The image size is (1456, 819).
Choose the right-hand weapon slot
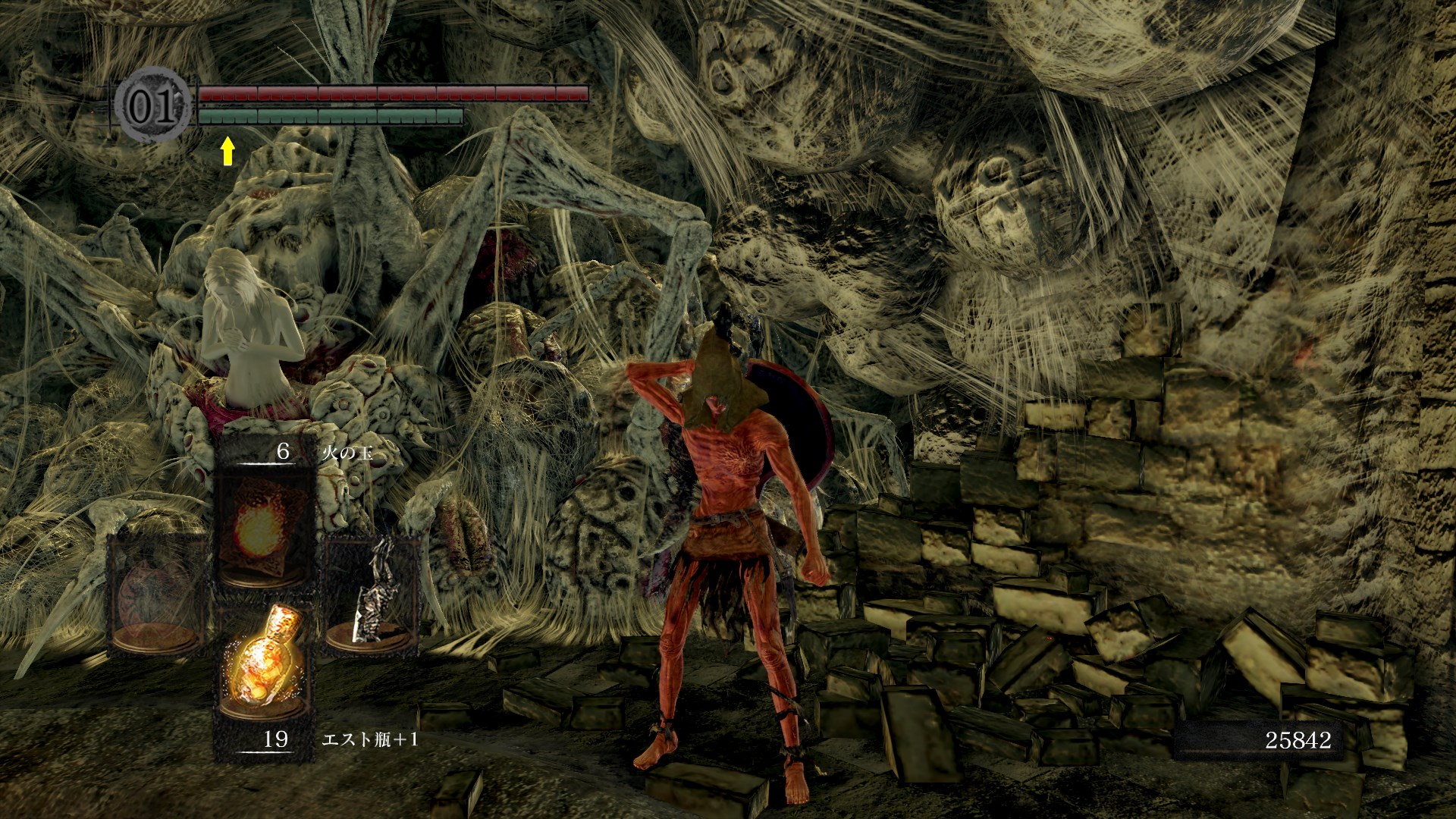[x=372, y=595]
